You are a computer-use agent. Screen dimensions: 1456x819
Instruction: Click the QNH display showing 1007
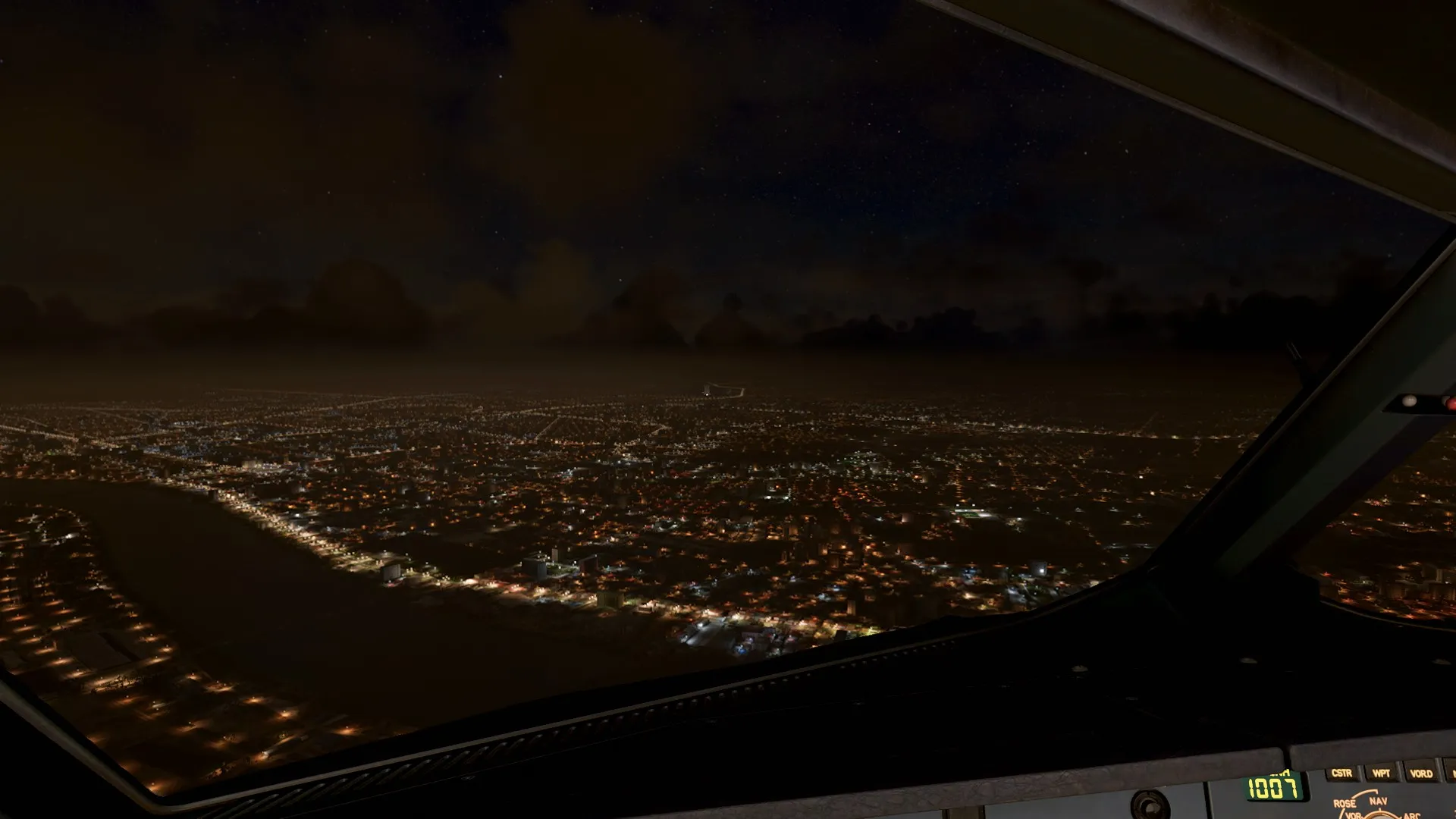tap(1272, 787)
